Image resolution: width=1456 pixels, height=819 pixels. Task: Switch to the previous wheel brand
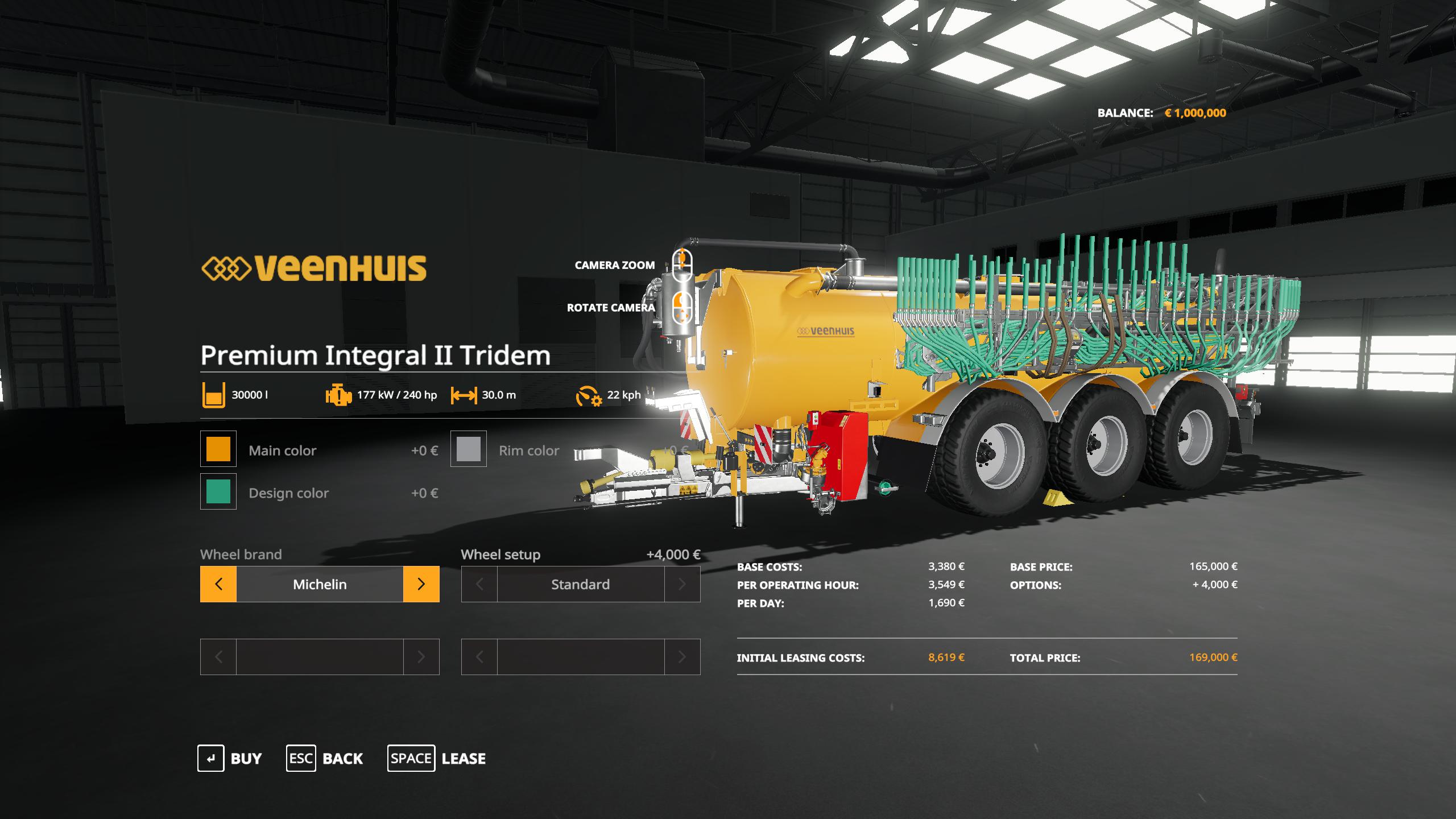point(218,584)
